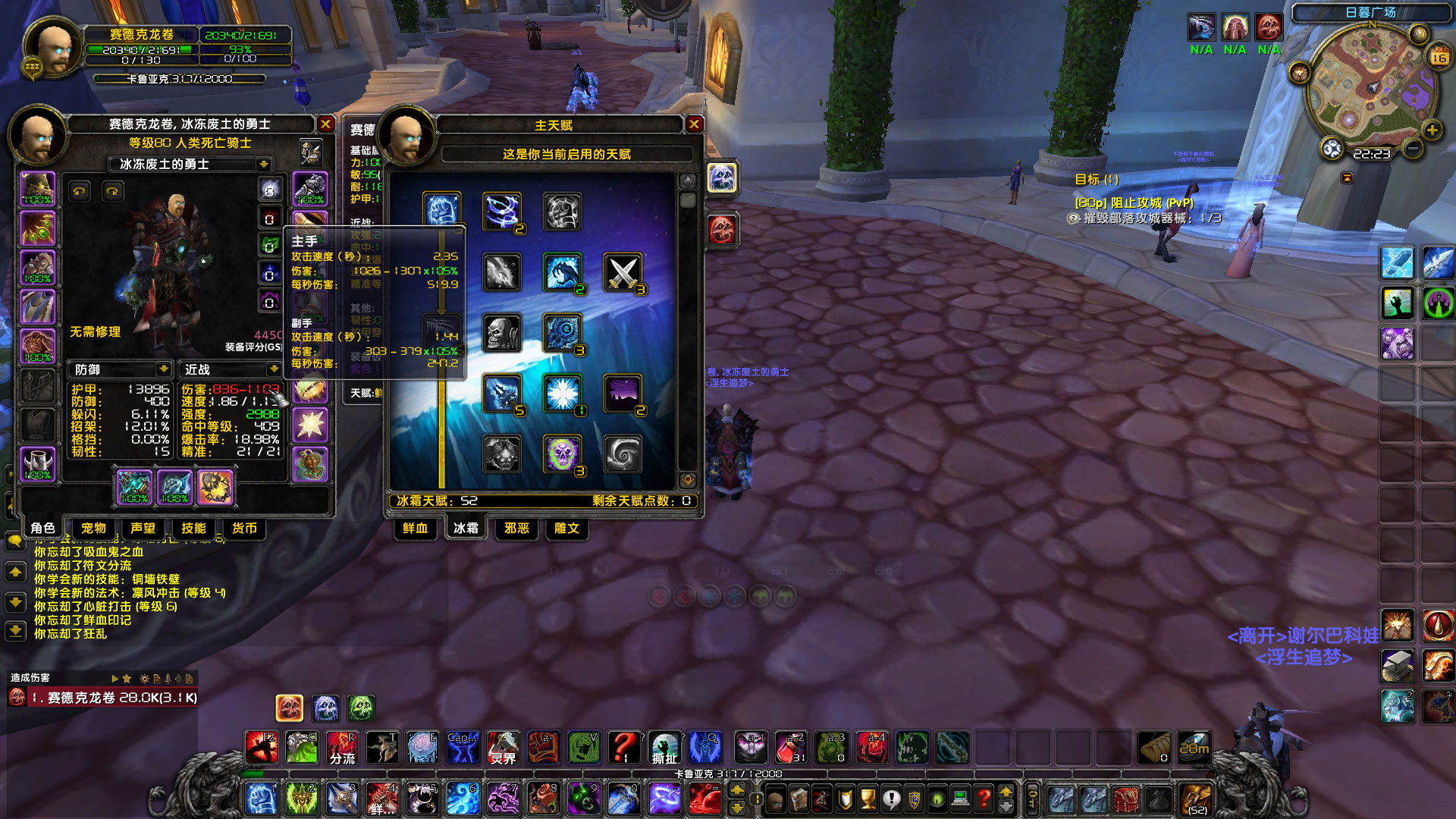The width and height of the screenshot is (1456, 819).
Task: Toggle the star segment icon in the damage meter header
Action: [127, 679]
